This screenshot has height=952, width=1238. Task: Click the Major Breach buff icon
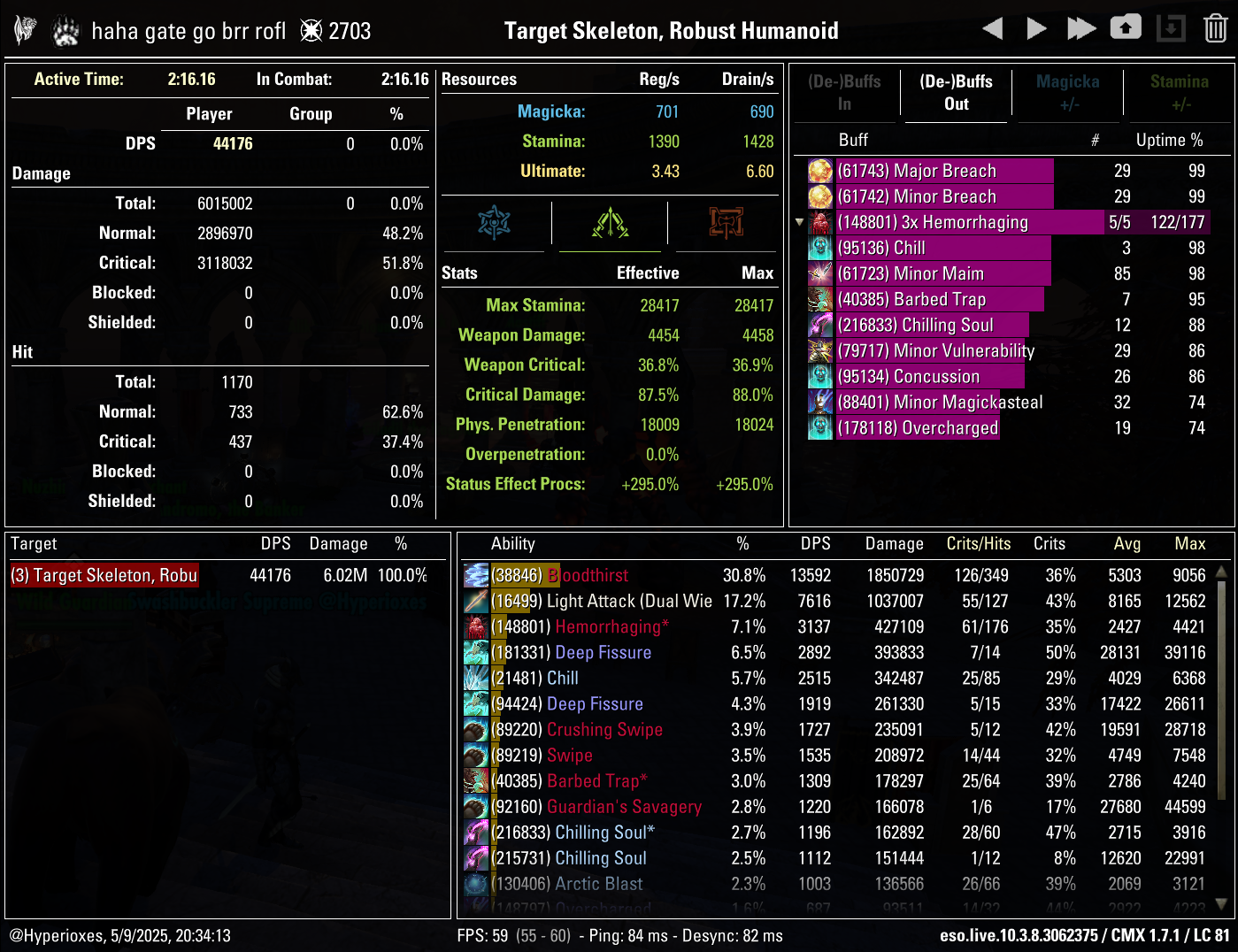click(x=819, y=170)
